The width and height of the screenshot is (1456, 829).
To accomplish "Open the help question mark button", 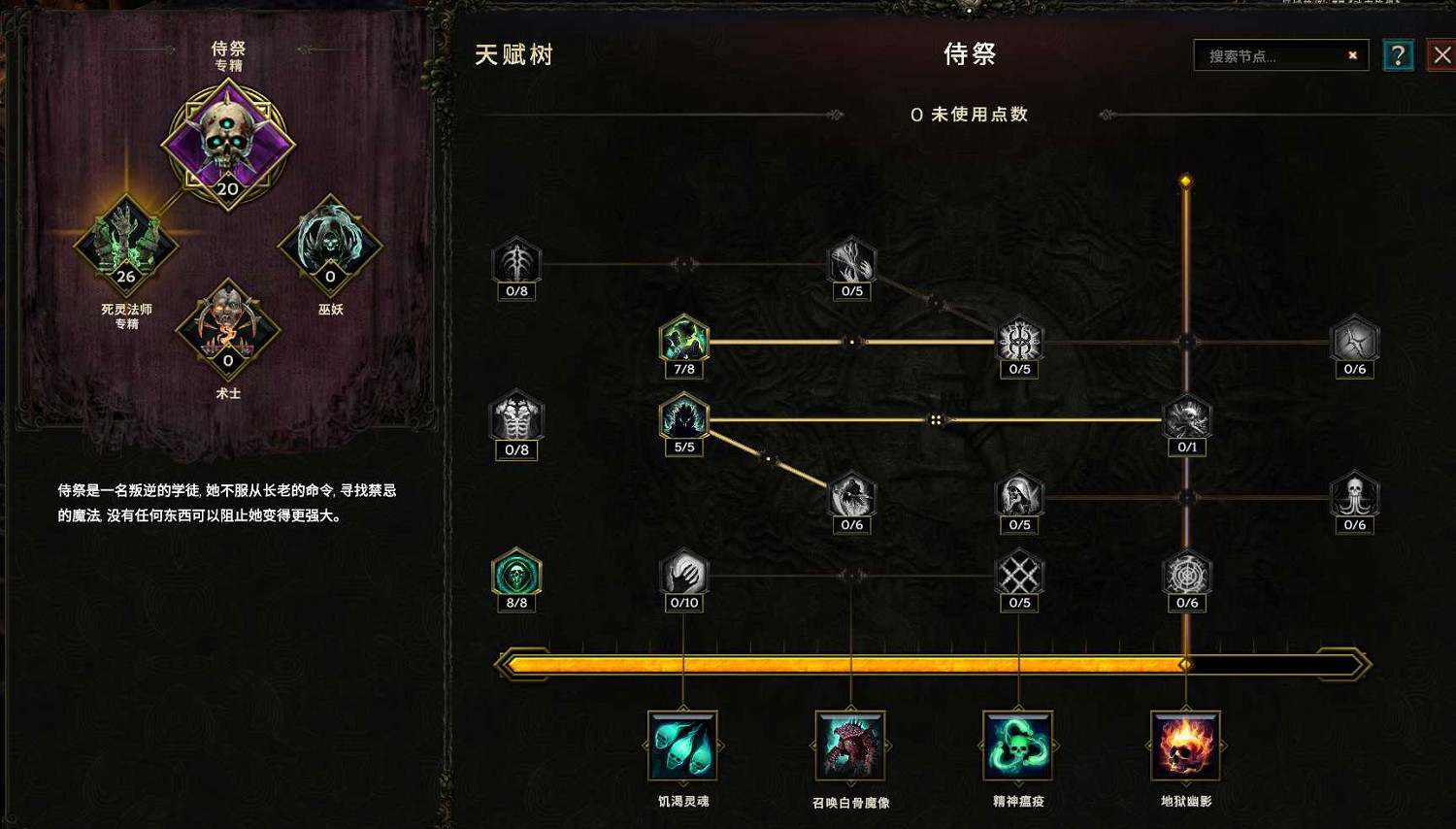I will (1398, 55).
